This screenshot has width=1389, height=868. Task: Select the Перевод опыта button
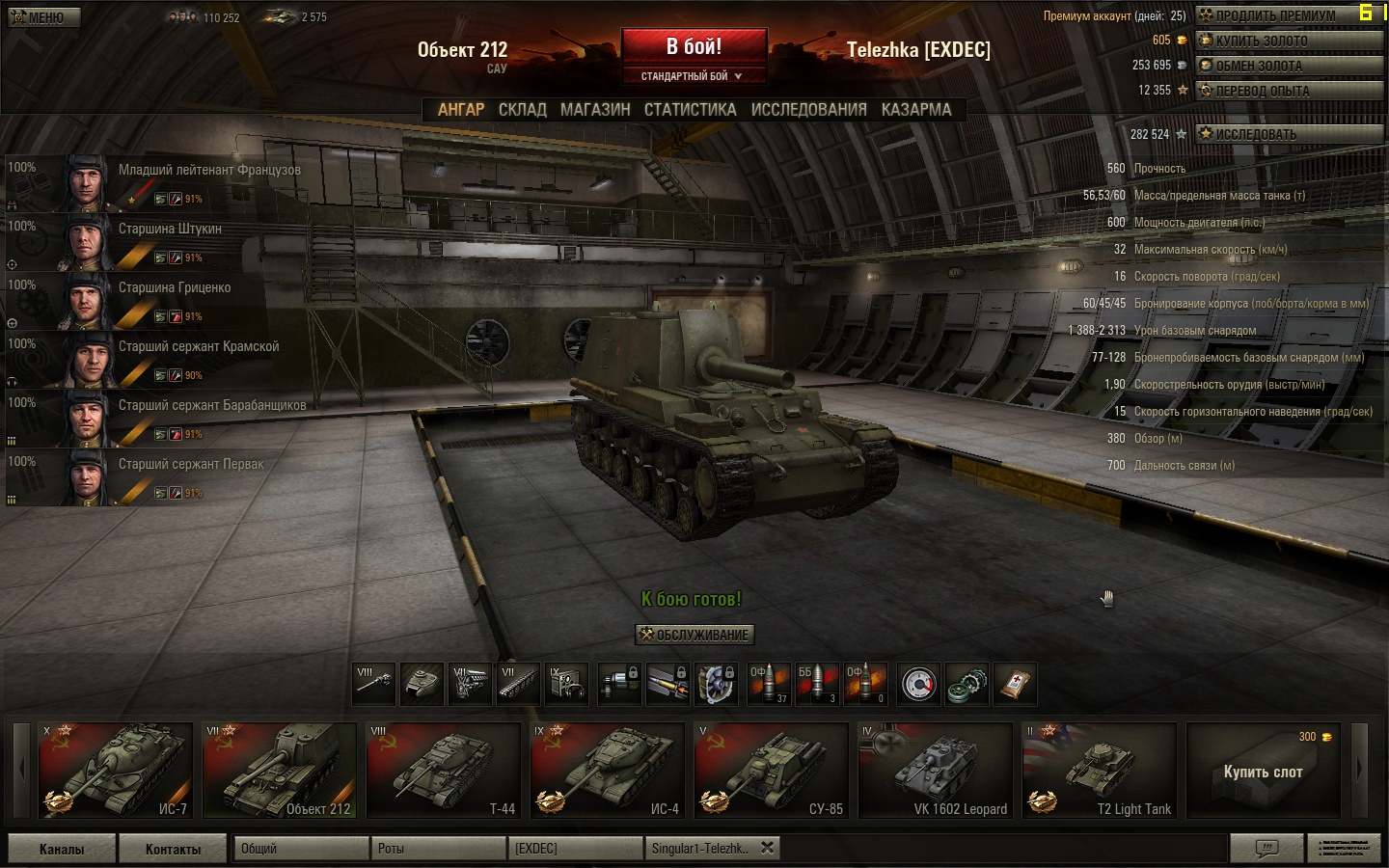1288,91
